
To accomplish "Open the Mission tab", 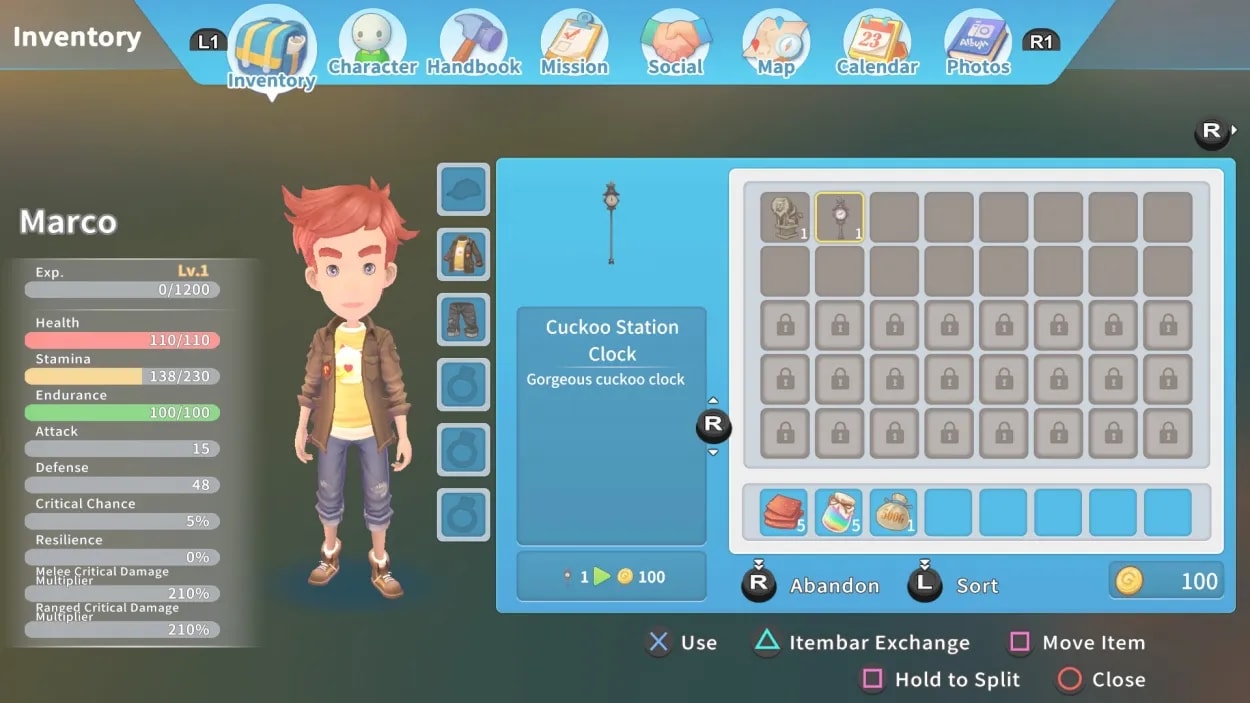I will coord(574,45).
